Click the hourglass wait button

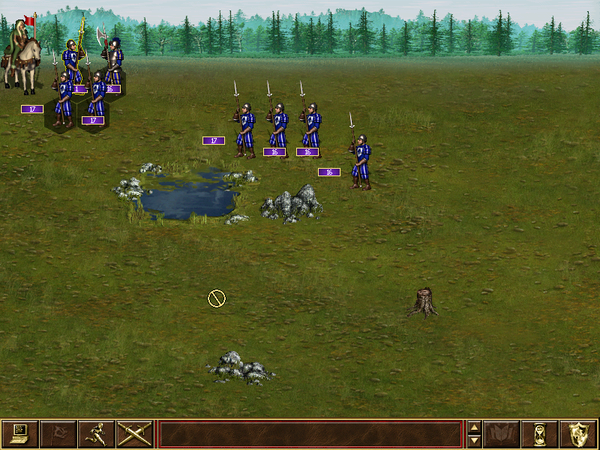[540, 434]
